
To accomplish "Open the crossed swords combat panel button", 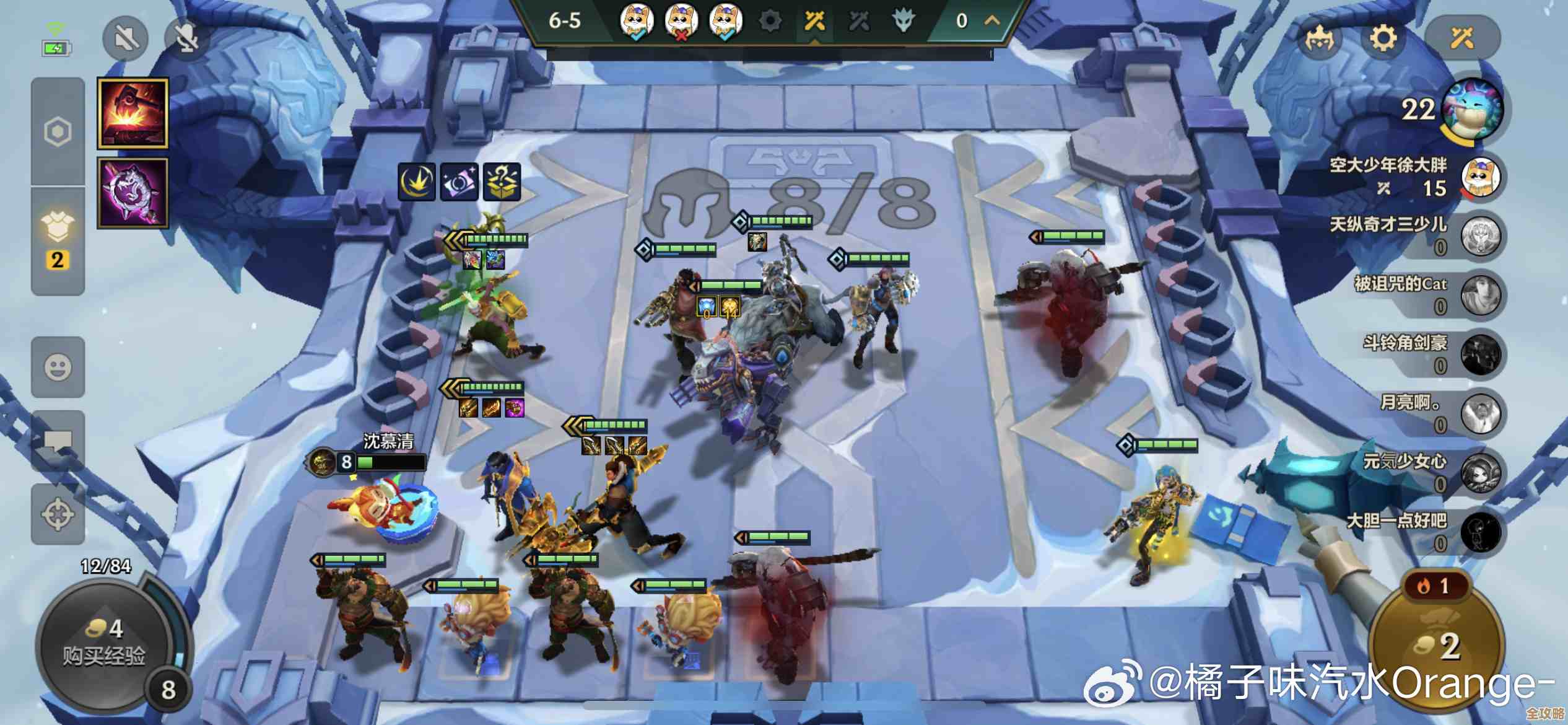I will pos(1462,38).
